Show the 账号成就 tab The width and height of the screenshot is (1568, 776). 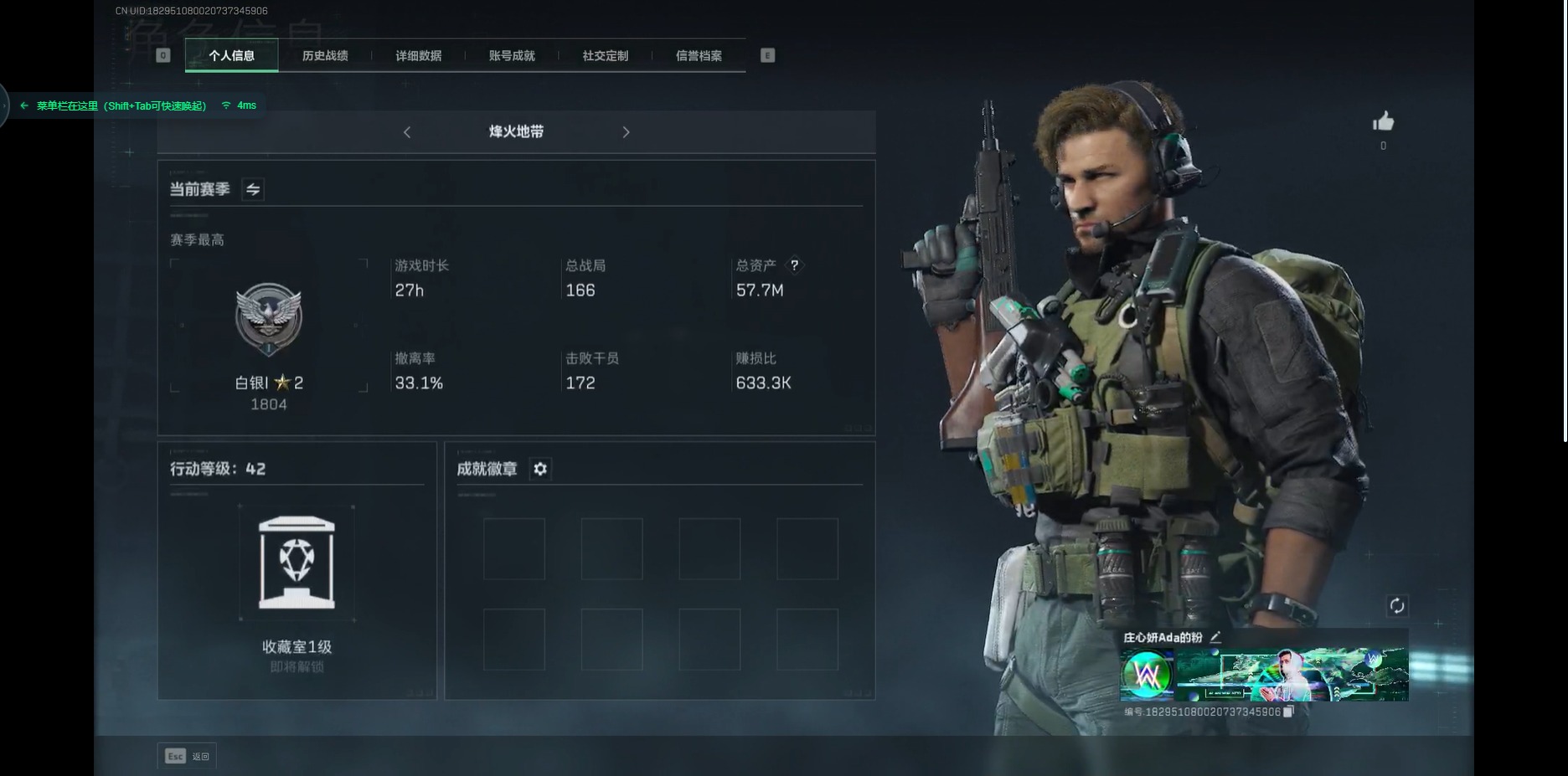click(x=512, y=56)
